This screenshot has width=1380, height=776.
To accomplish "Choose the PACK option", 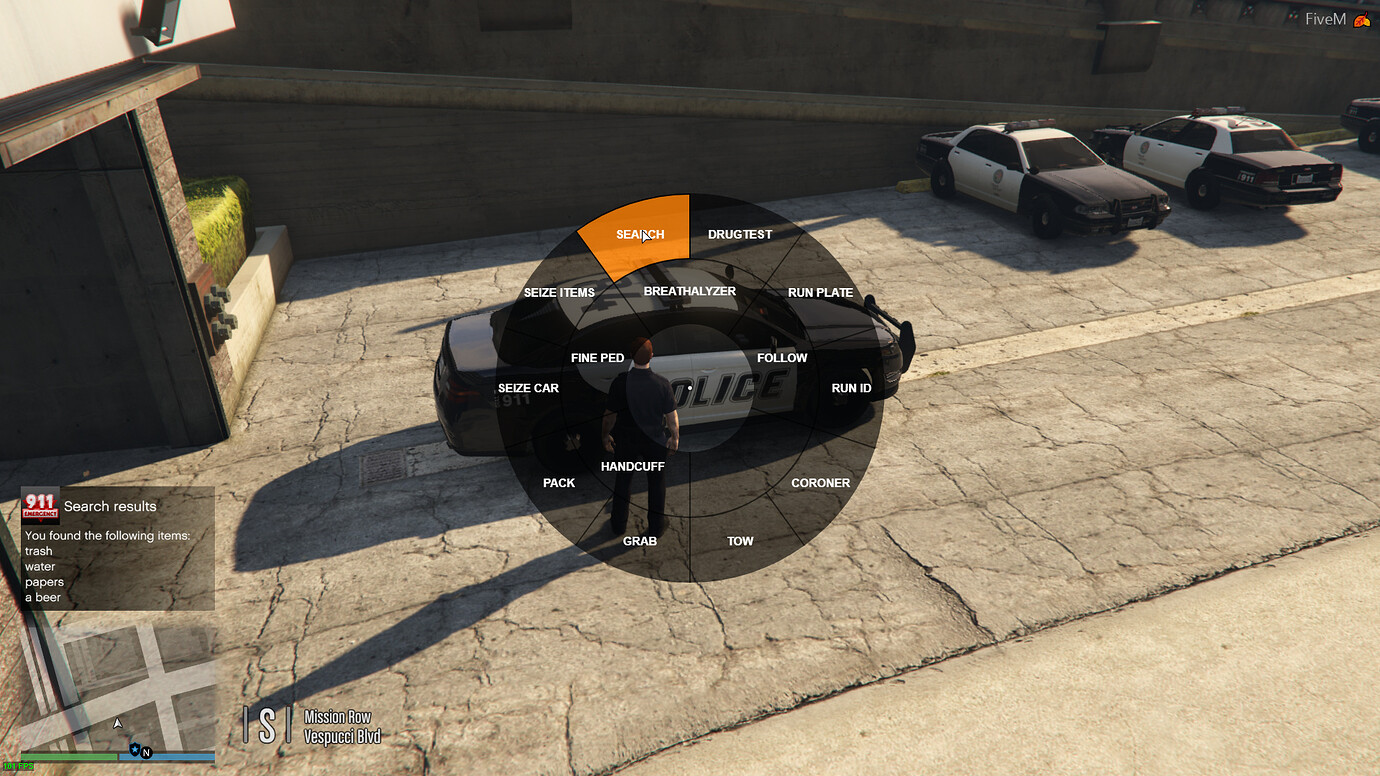I will (x=558, y=482).
